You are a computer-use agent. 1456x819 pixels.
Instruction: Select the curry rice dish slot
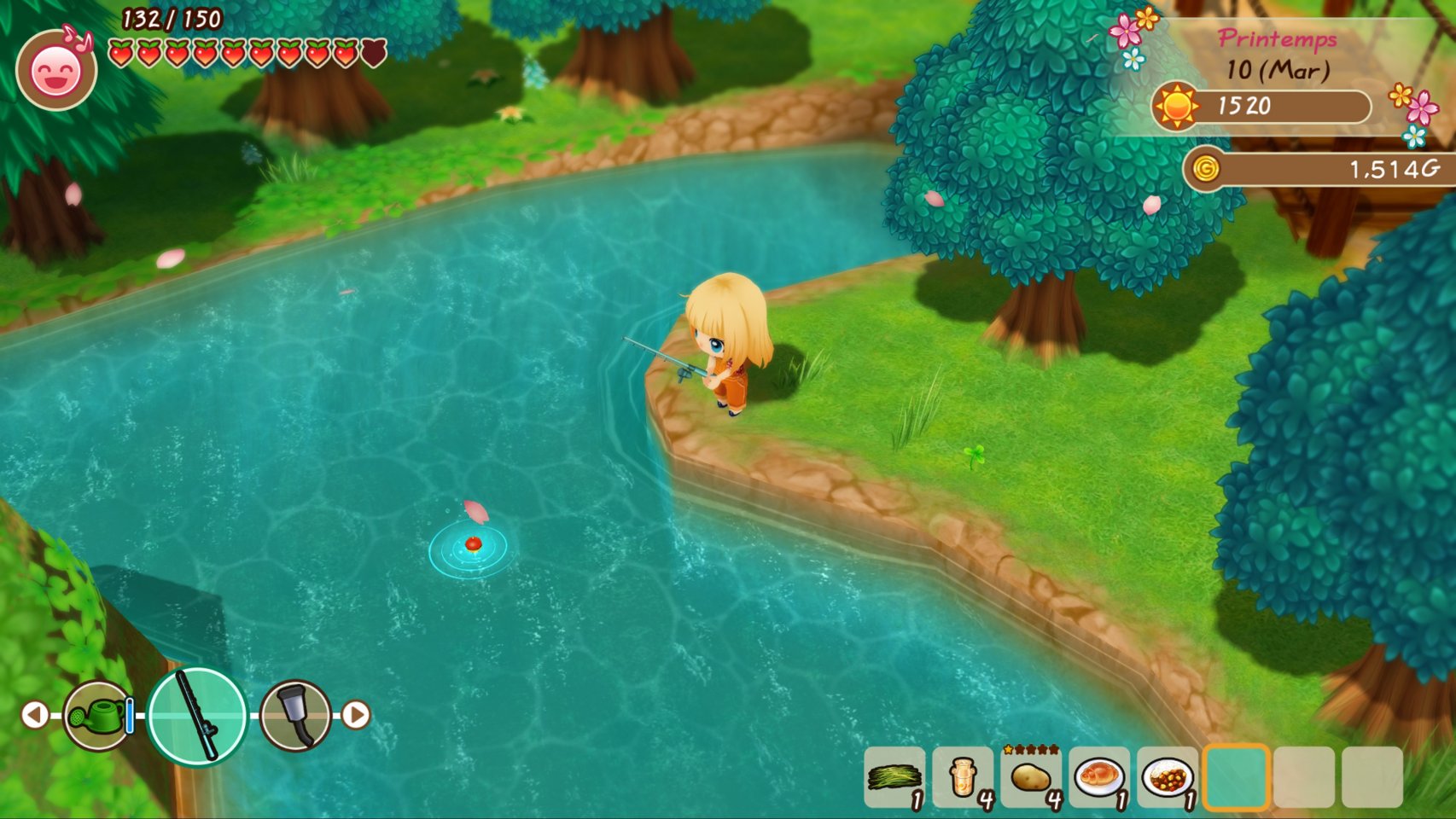[x=1167, y=777]
